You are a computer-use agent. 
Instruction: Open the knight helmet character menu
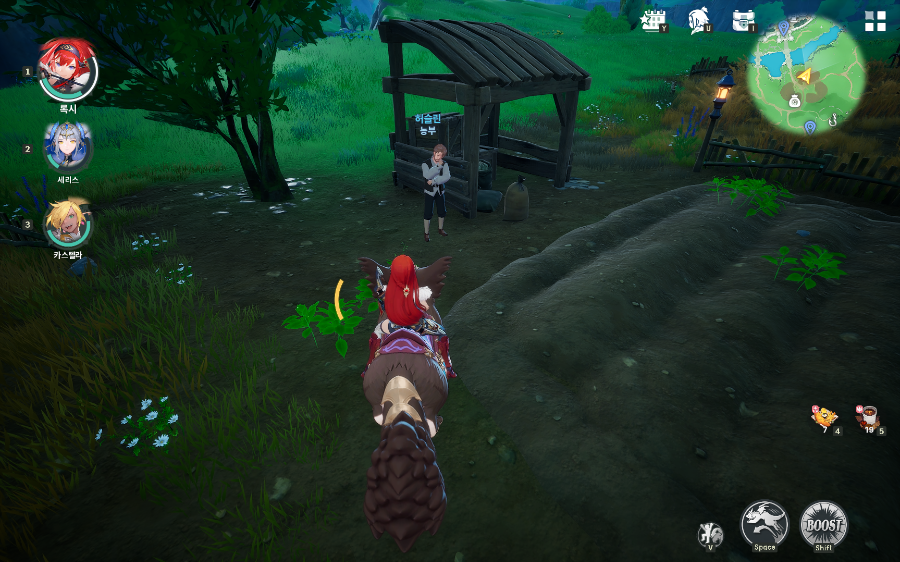699,20
